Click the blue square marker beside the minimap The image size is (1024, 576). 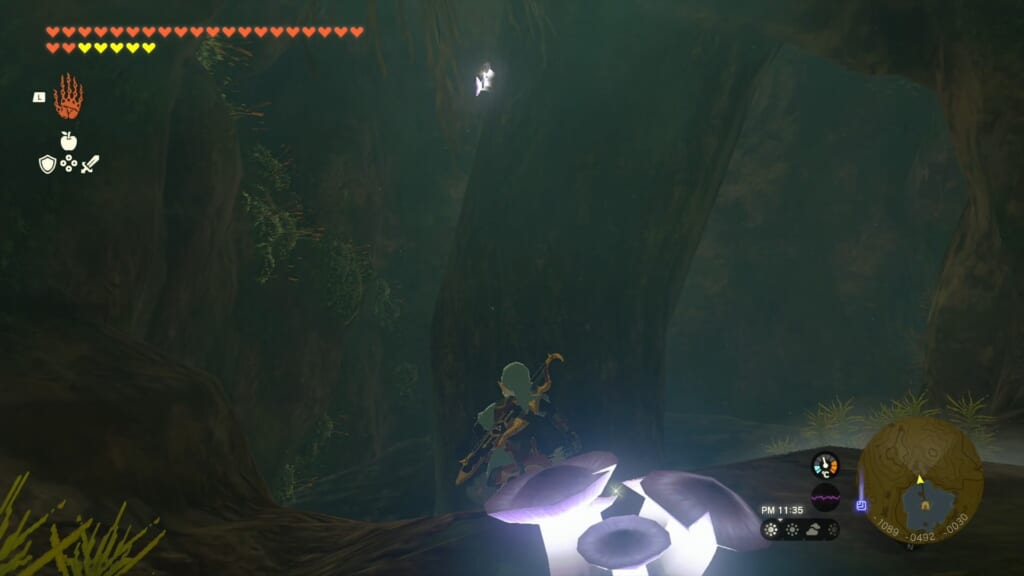coord(861,505)
